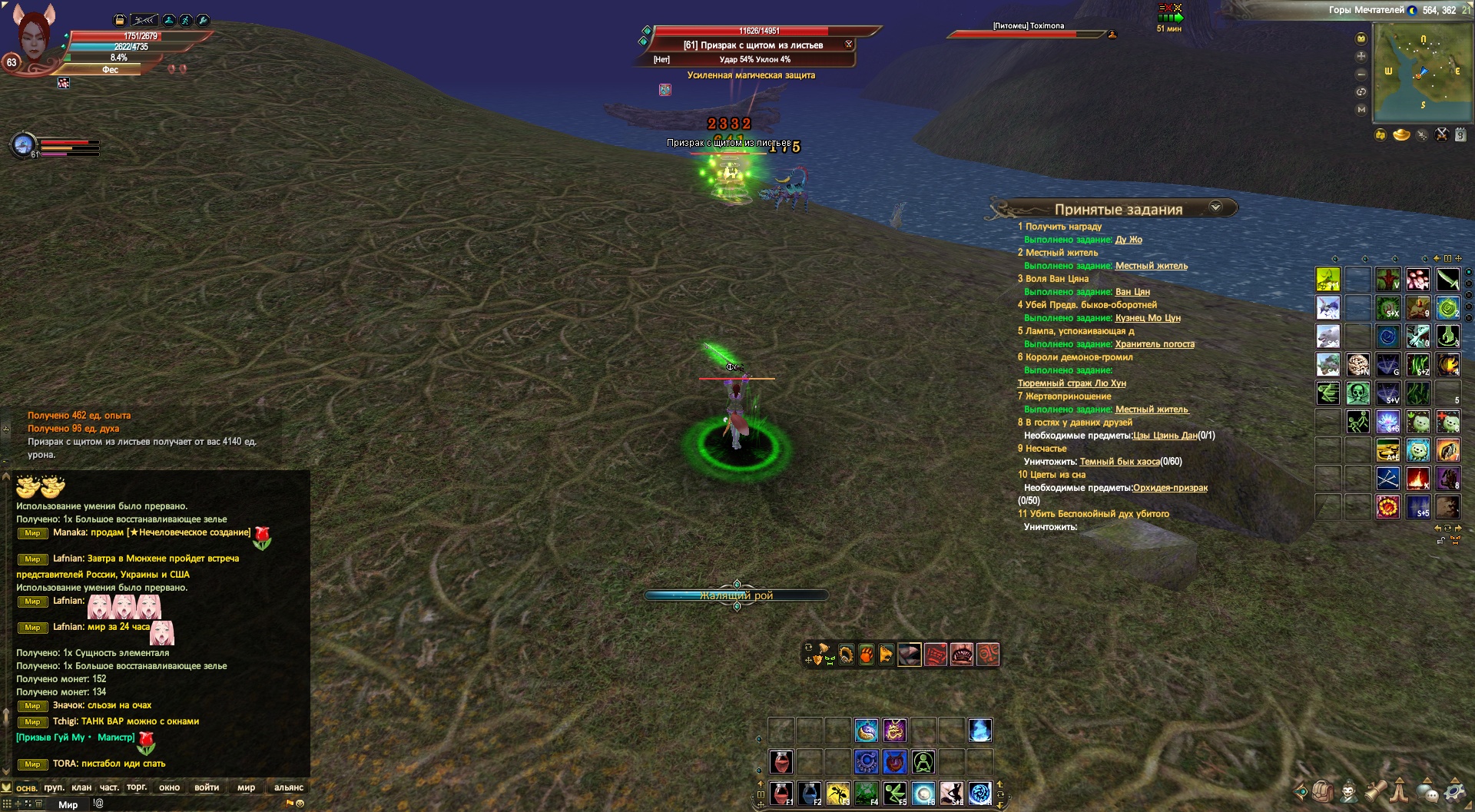Screen dimensions: 1475x812
Task: Click the minimap zoom-out minus button
Action: pos(1361,74)
